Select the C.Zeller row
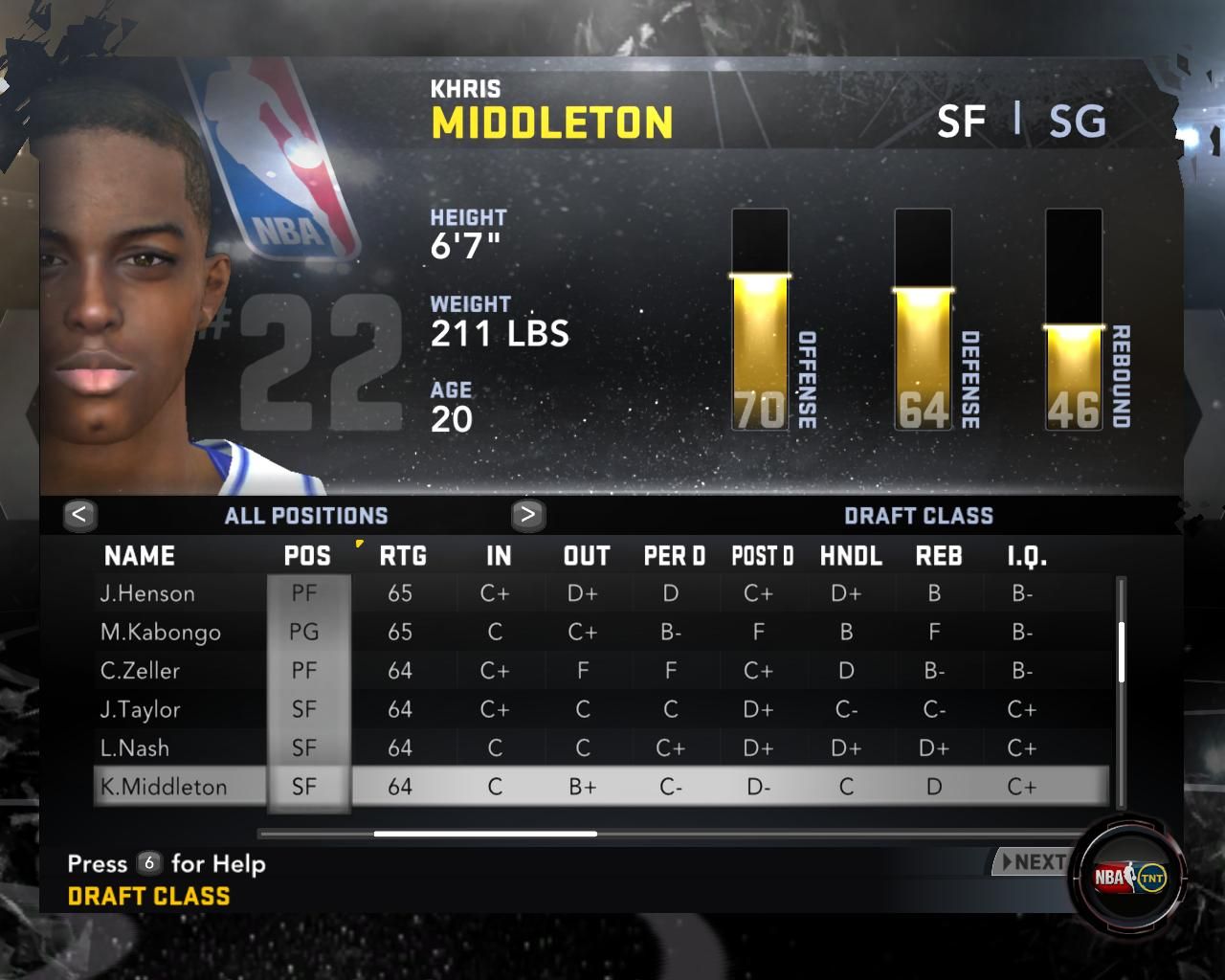The width and height of the screenshot is (1225, 980). (140, 671)
